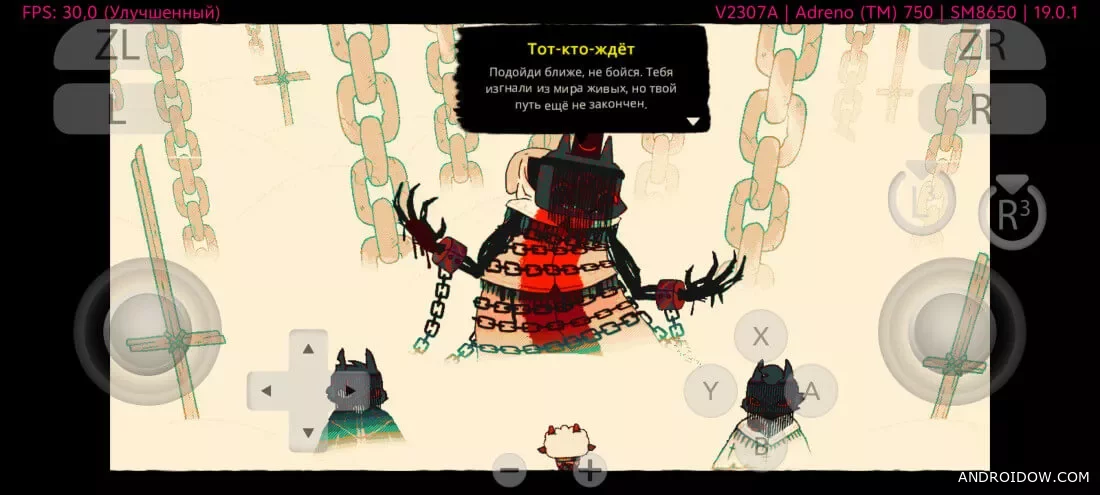Touch the left virtual analog stick
This screenshot has height=495, width=1100.
coord(148,330)
